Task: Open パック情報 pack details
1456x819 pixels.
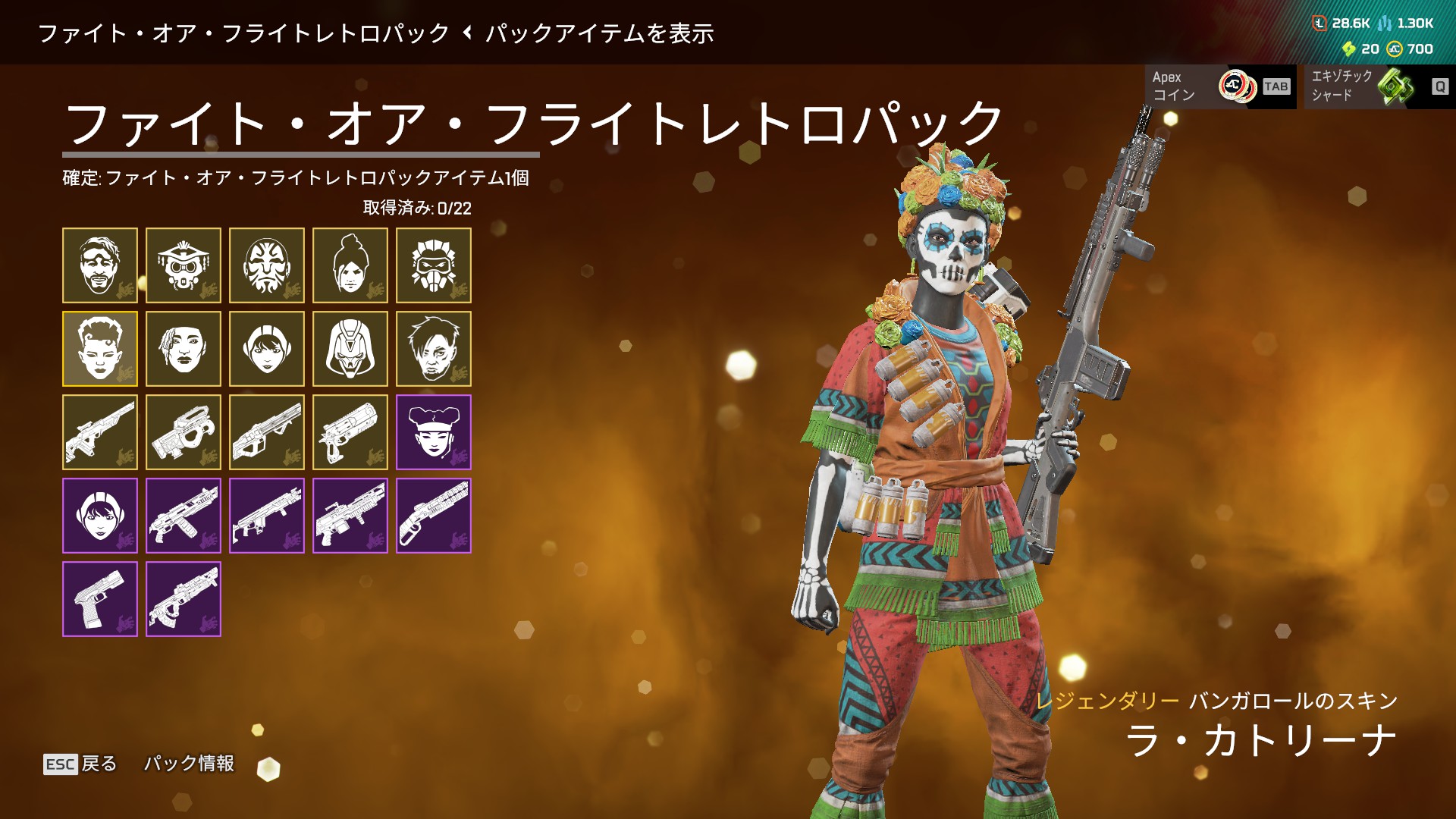Action: (x=190, y=764)
